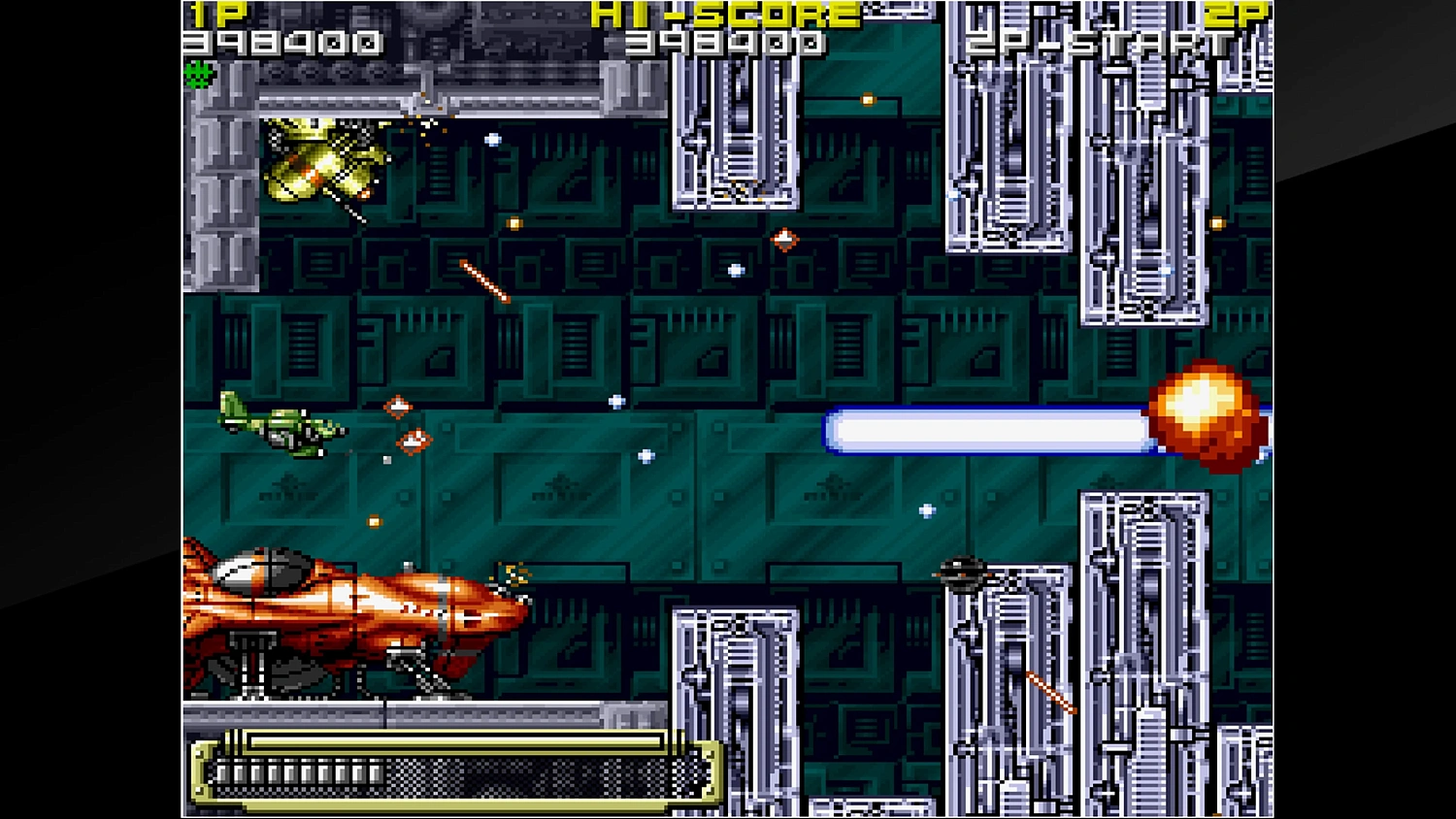1456x819 pixels.
Task: Select the dark enemy orb near the right wall
Action: (966, 573)
